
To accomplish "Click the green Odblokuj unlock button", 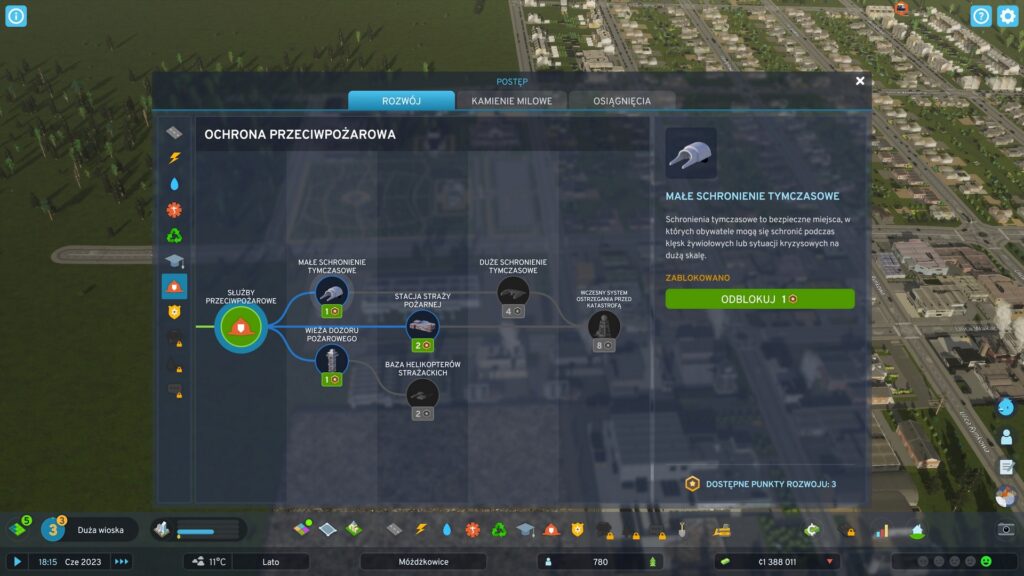I will (760, 299).
